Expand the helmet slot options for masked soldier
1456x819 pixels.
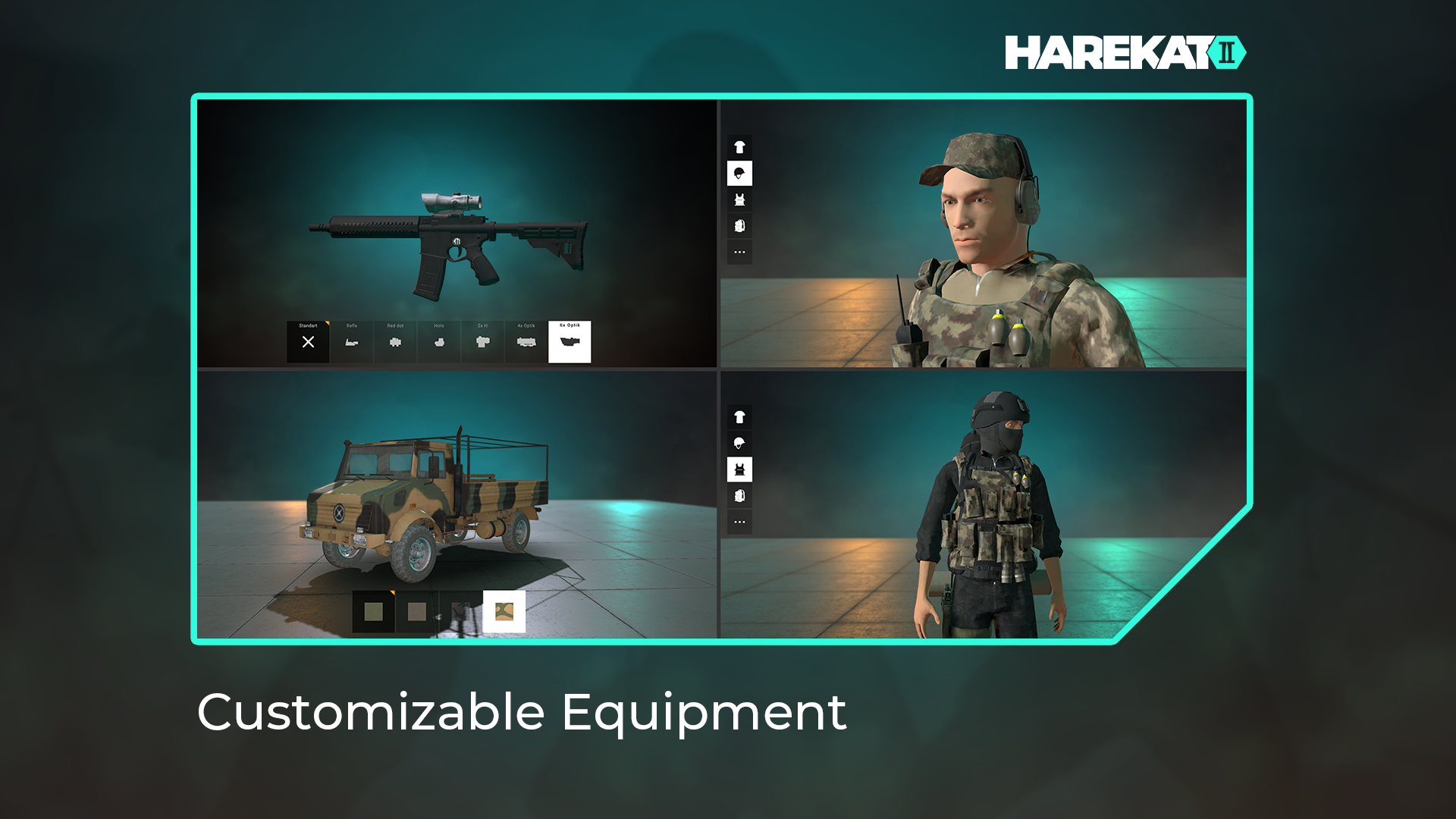[x=739, y=444]
